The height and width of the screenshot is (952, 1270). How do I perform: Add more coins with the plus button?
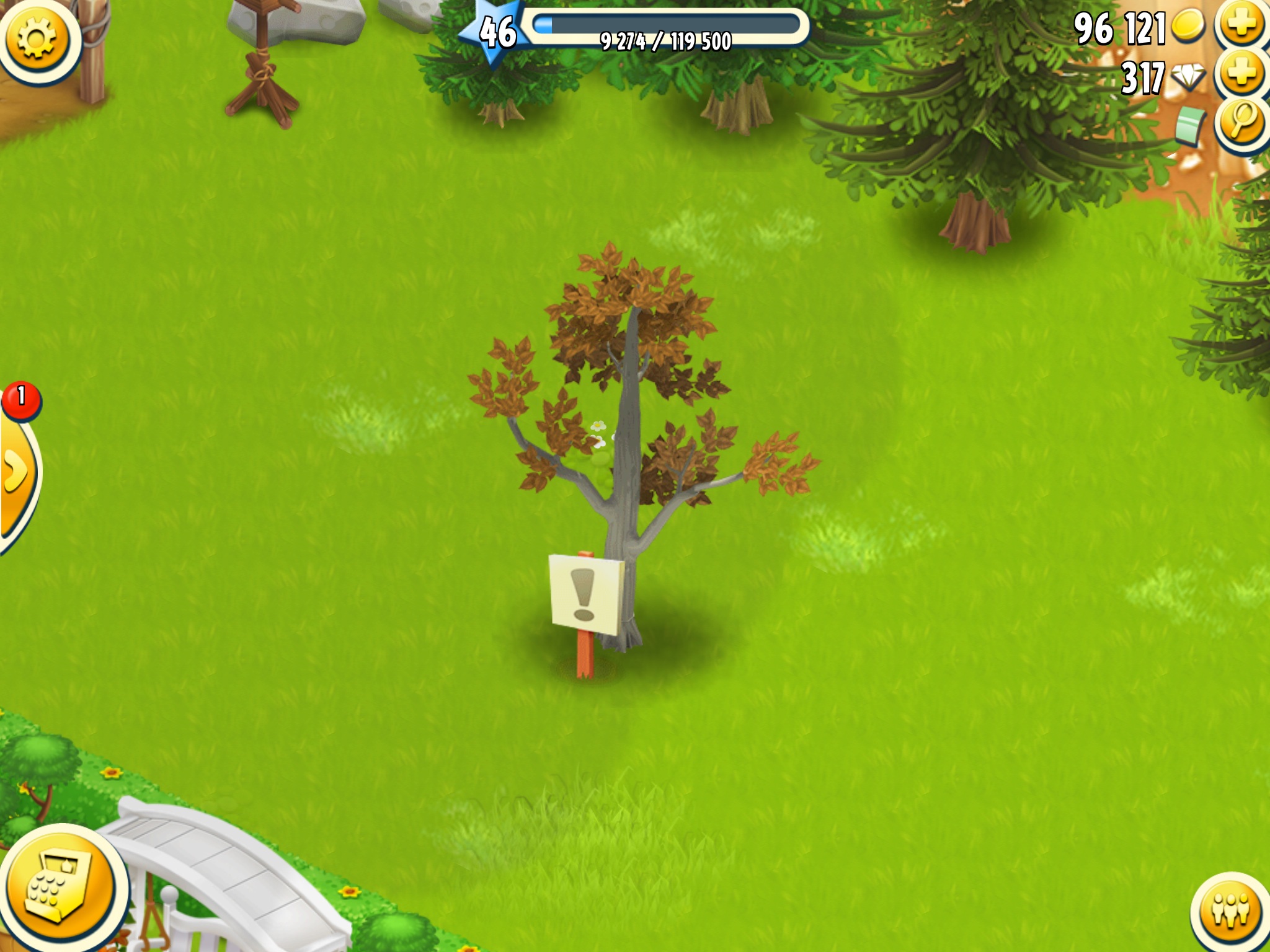[x=1242, y=25]
